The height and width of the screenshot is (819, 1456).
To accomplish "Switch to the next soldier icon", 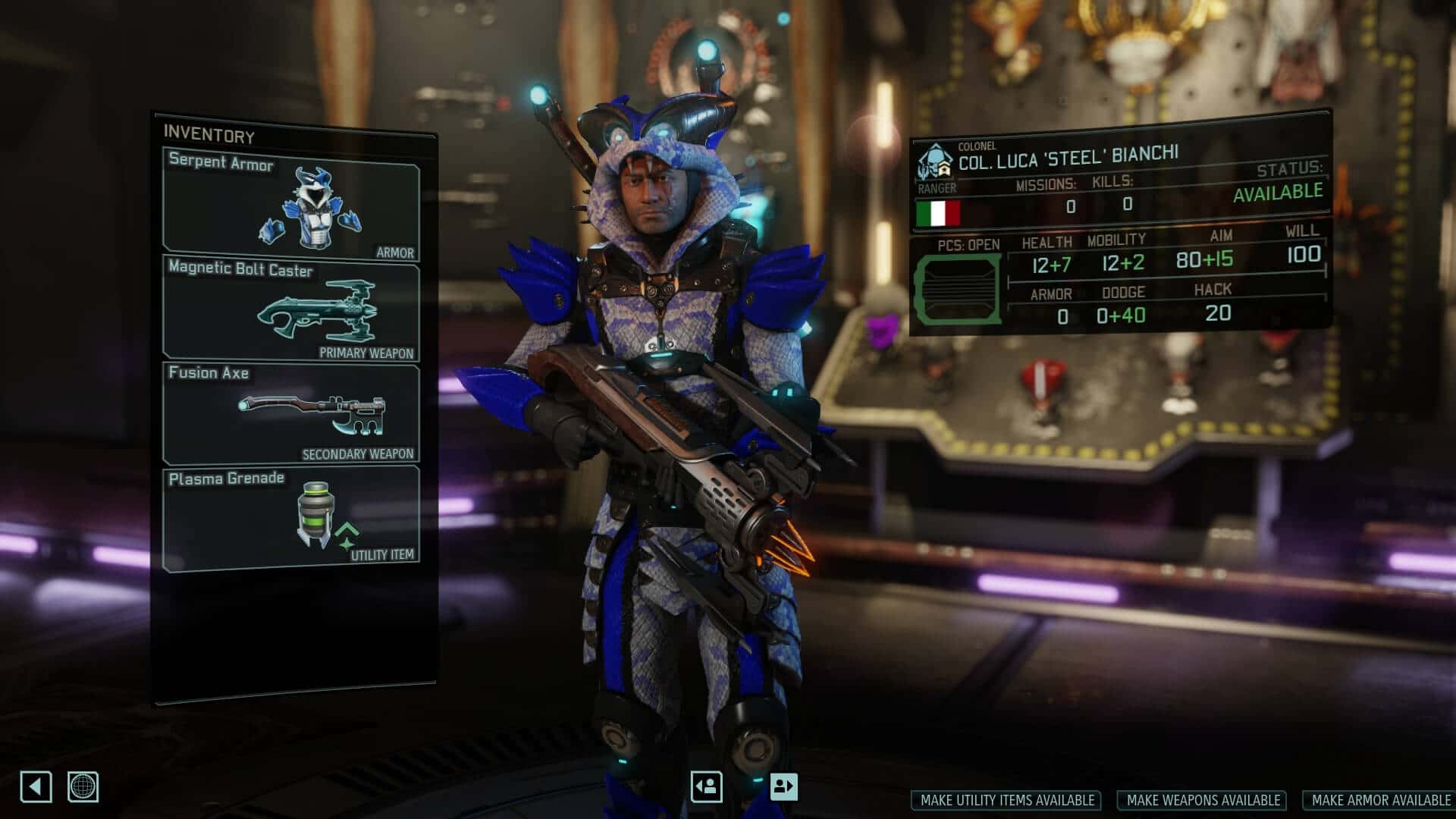I will (783, 786).
